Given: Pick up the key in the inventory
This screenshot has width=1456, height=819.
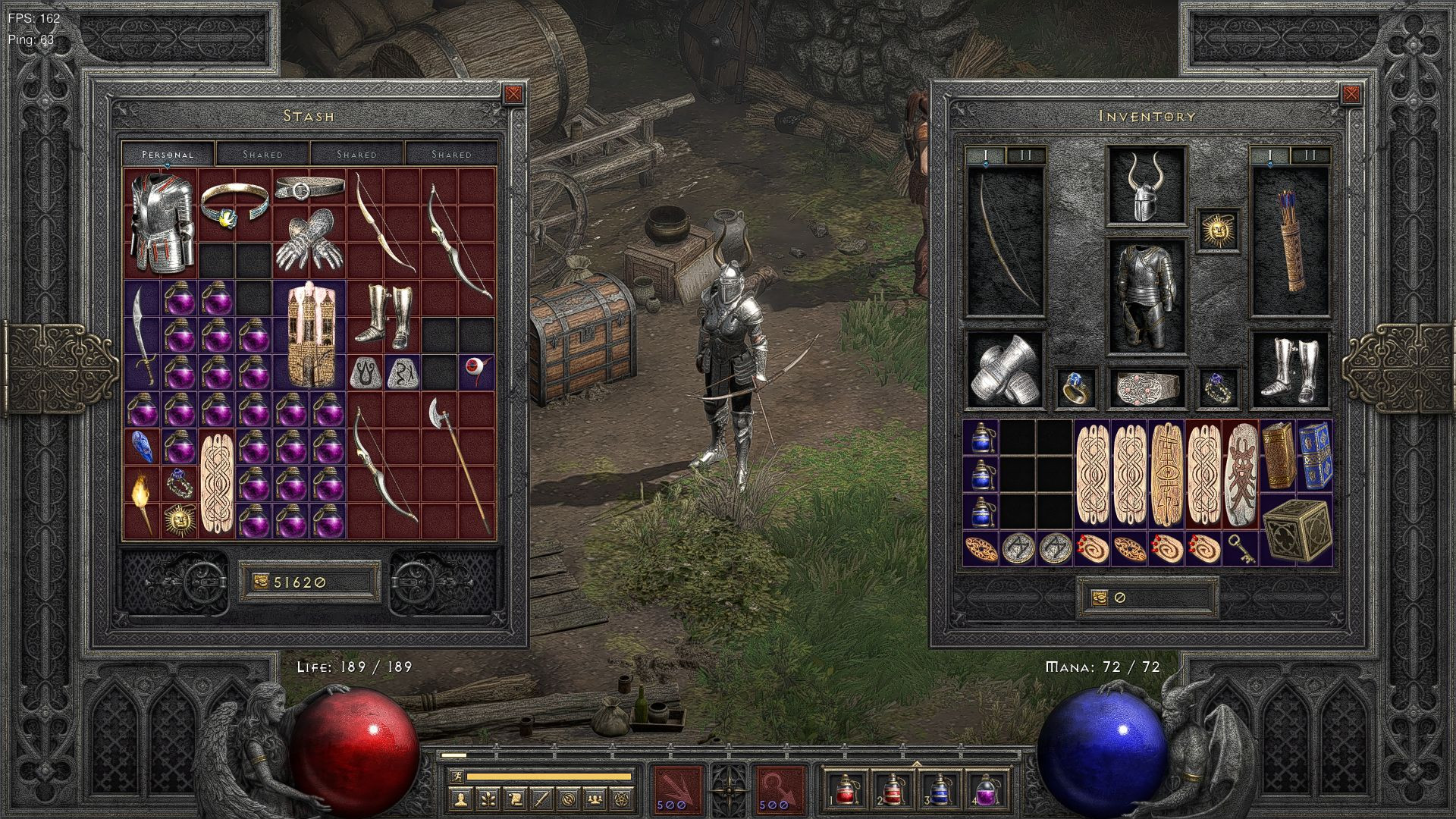Looking at the screenshot, I should 1238,548.
